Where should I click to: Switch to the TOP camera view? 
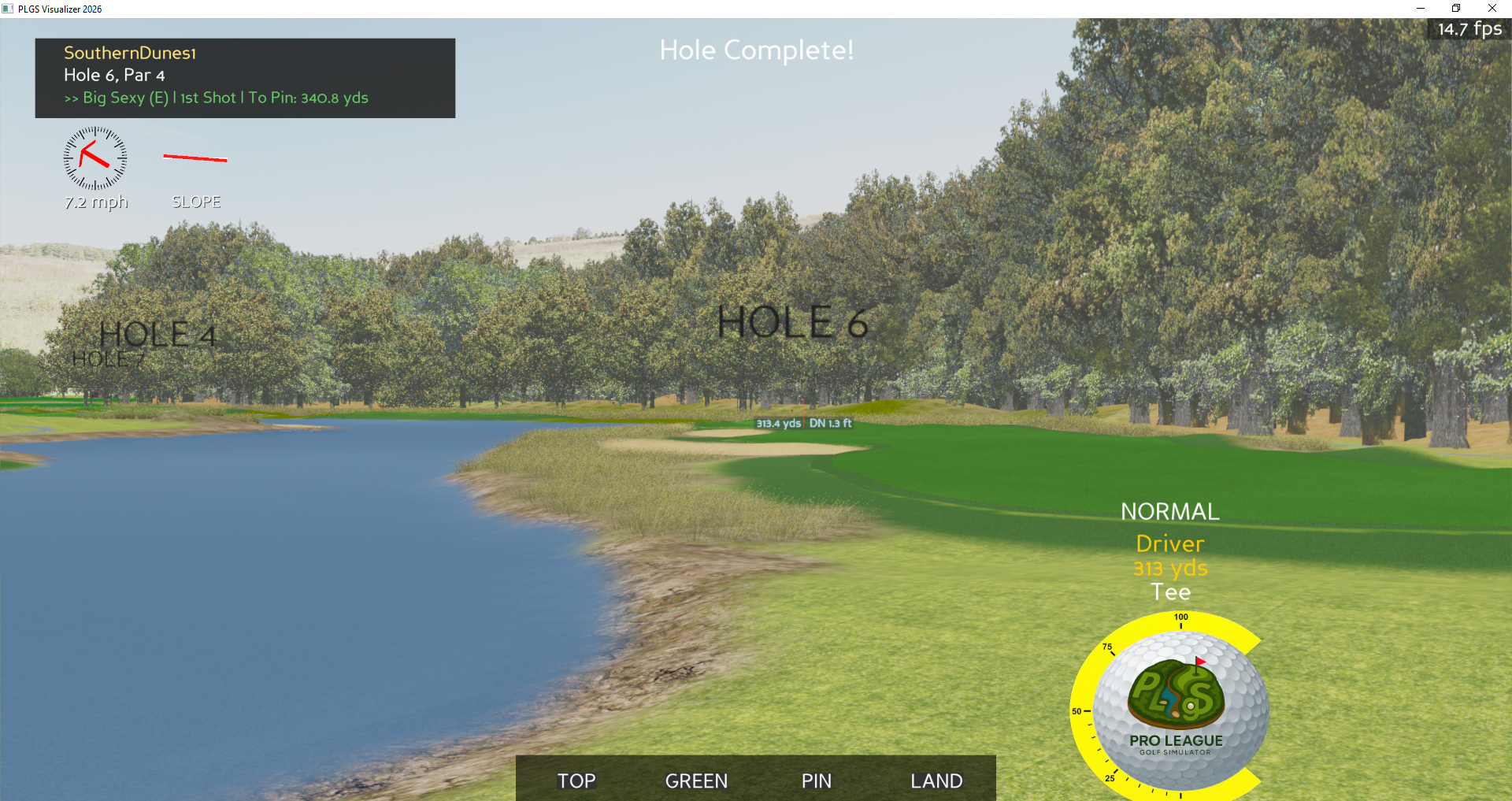[x=576, y=781]
